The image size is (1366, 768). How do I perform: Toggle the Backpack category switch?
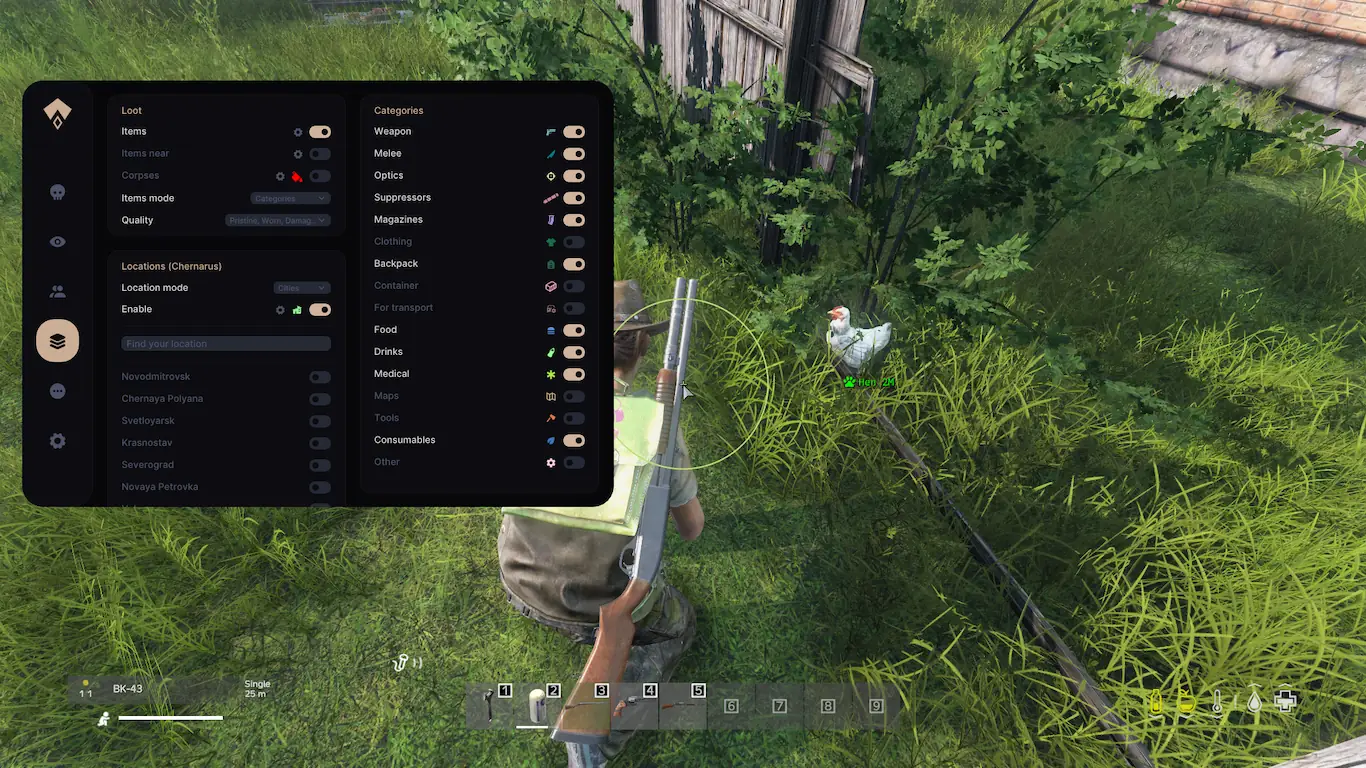[x=574, y=264]
